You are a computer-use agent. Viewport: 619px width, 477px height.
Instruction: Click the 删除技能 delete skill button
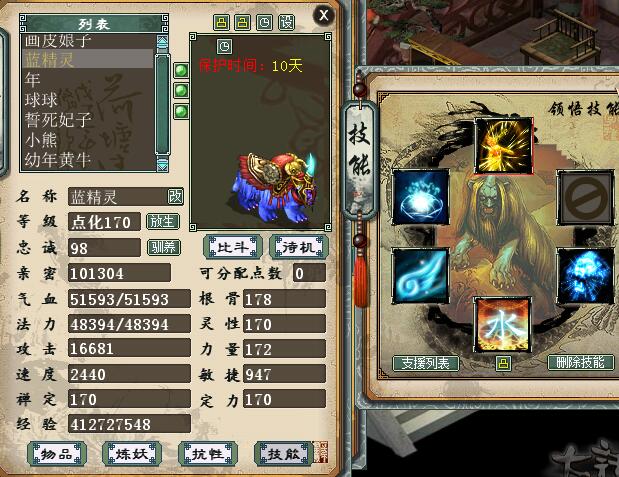click(x=581, y=363)
